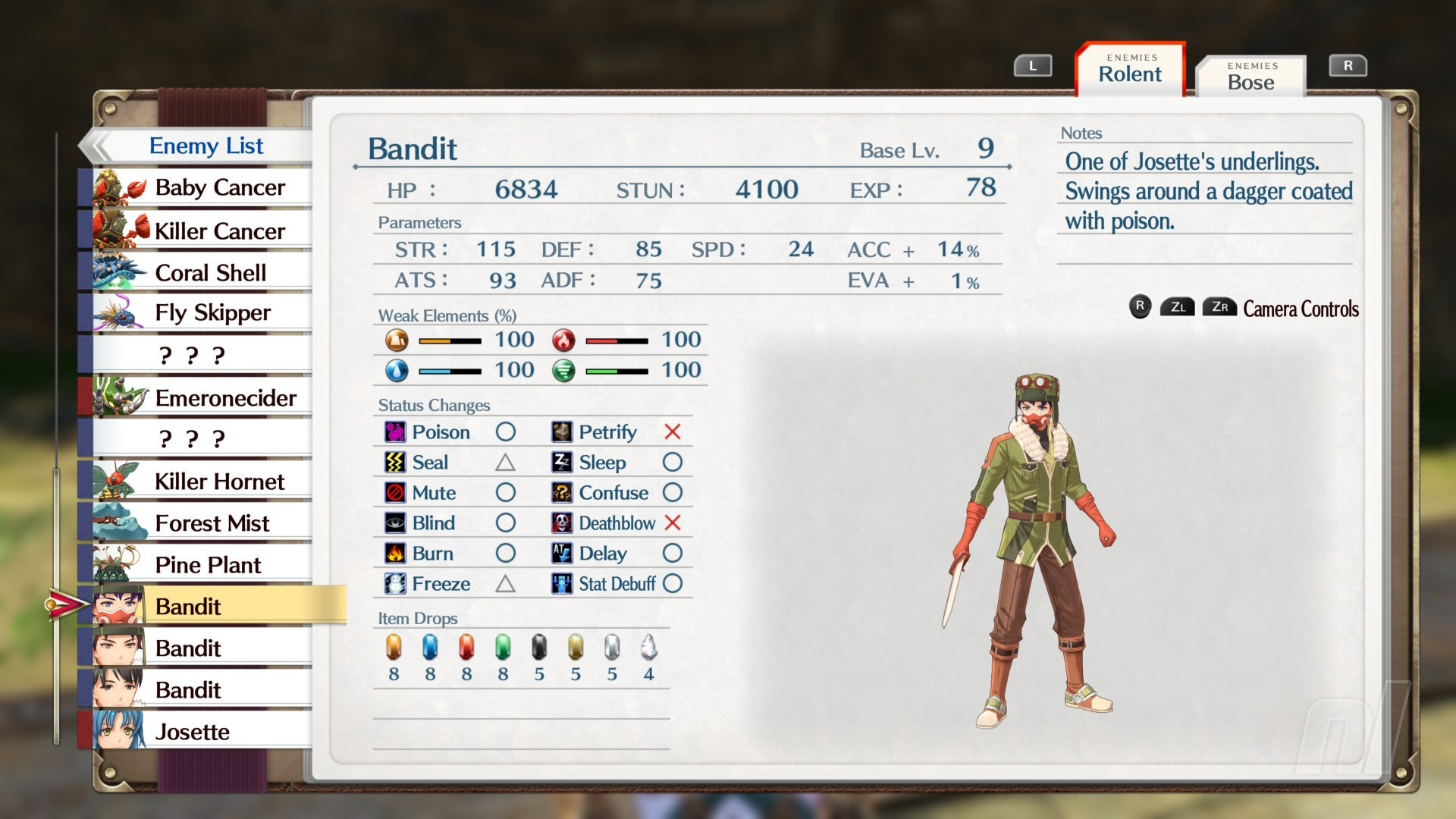This screenshot has height=819, width=1456.
Task: Choose the Forest Mist entry
Action: [x=202, y=522]
